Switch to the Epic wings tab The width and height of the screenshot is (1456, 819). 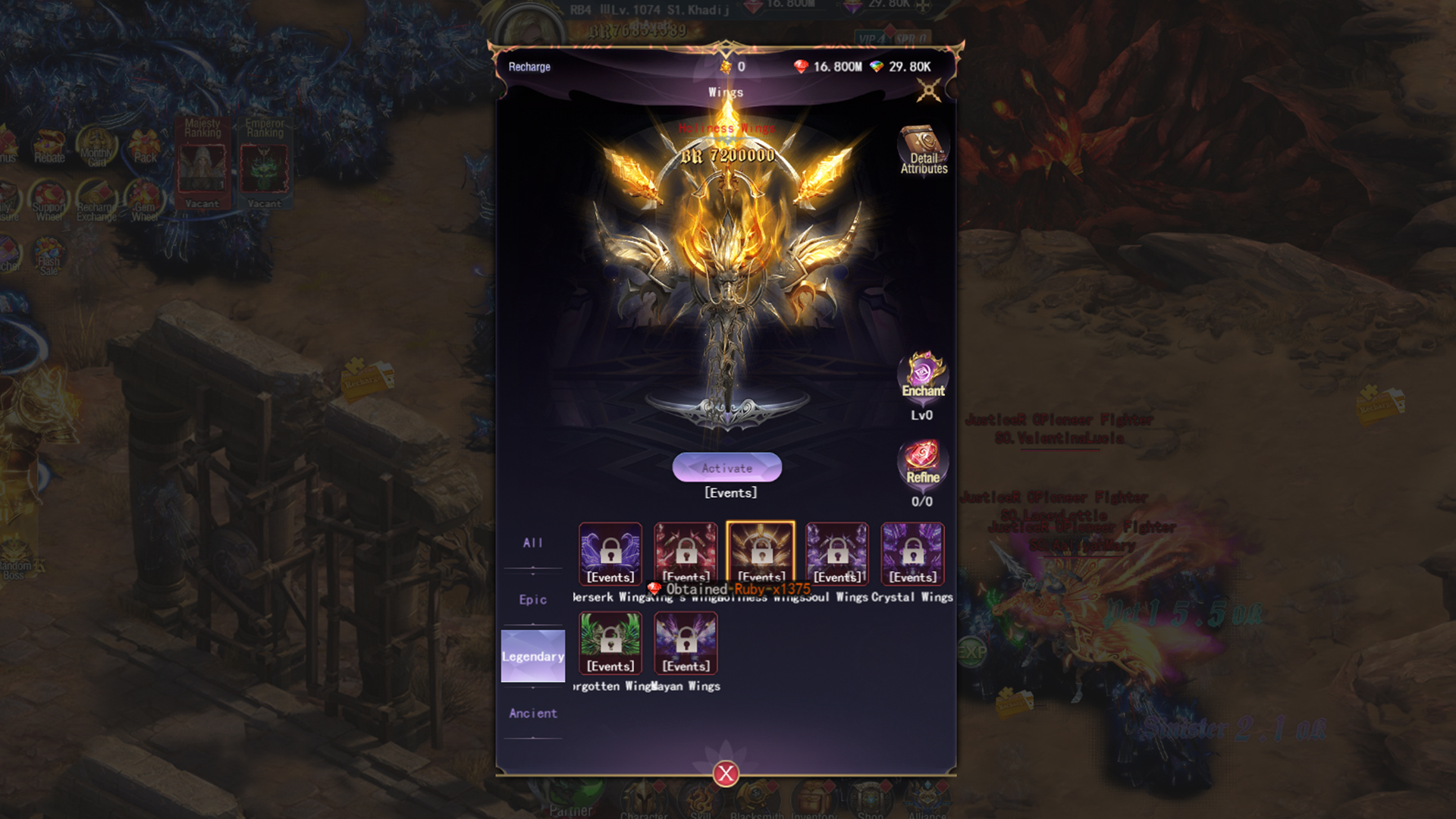[533, 599]
